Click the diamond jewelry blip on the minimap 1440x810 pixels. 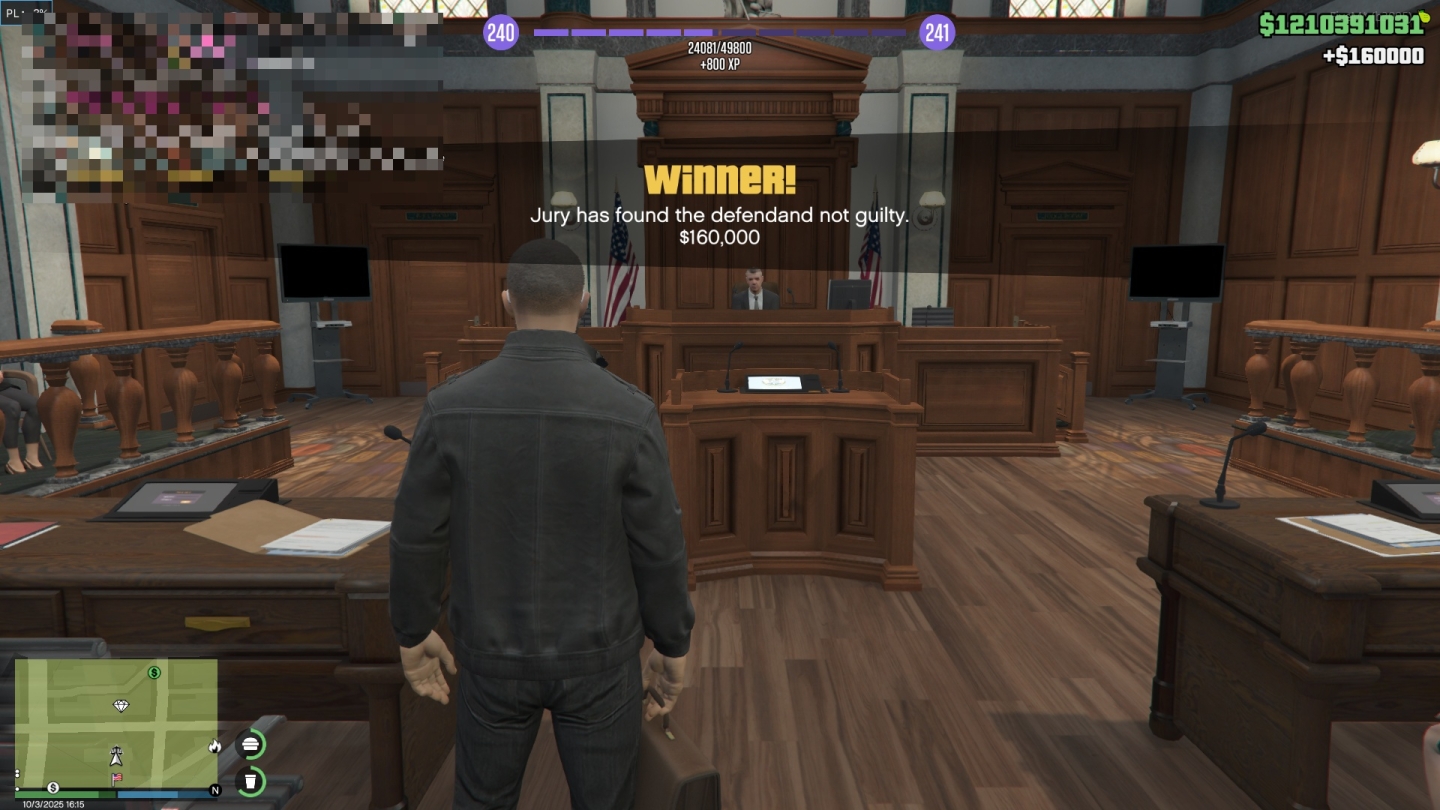point(121,706)
